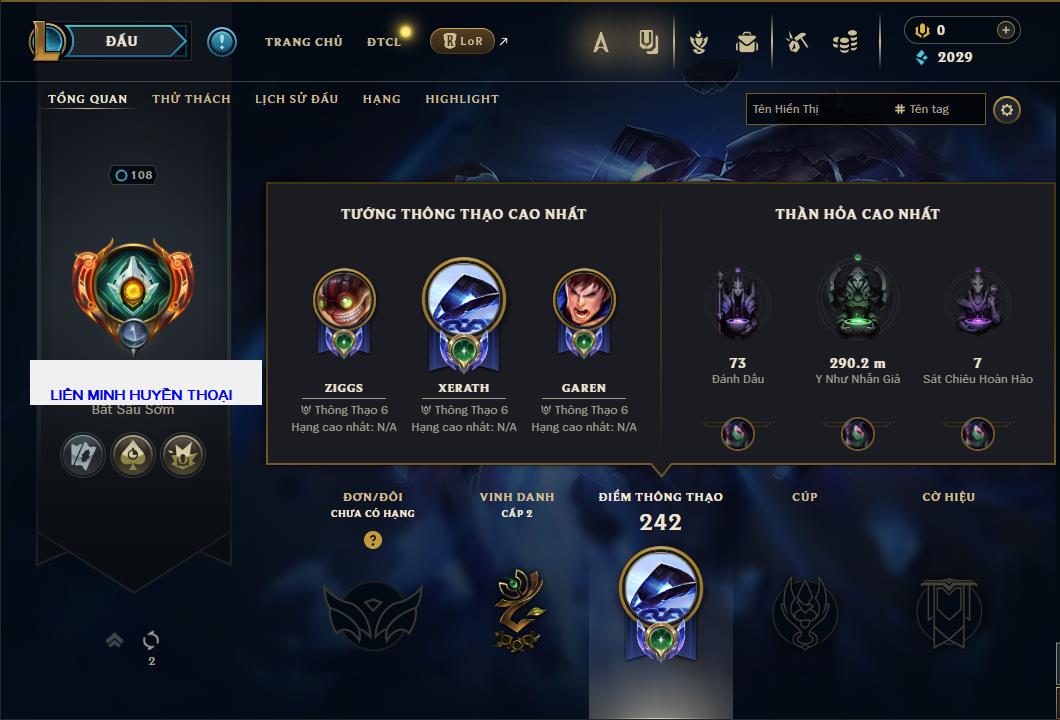Open the backpack collection icon
This screenshot has width=1060, height=720.
point(747,42)
